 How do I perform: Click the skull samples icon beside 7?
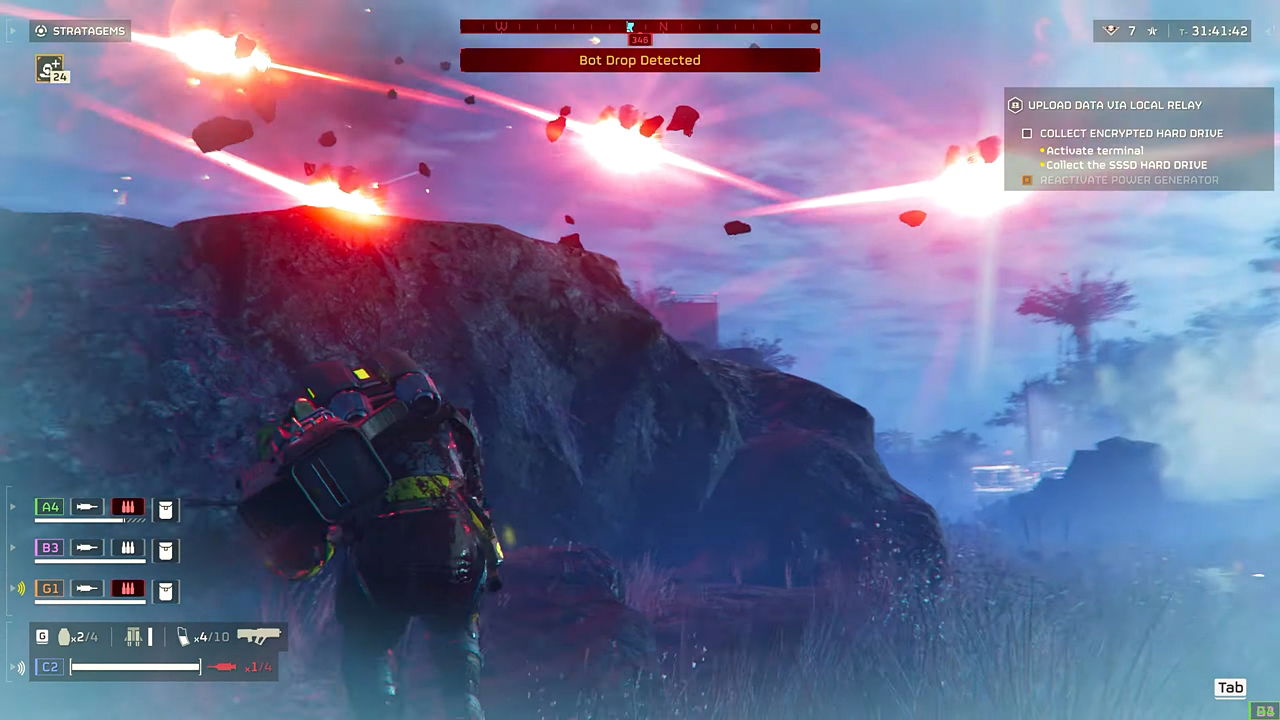[1110, 31]
